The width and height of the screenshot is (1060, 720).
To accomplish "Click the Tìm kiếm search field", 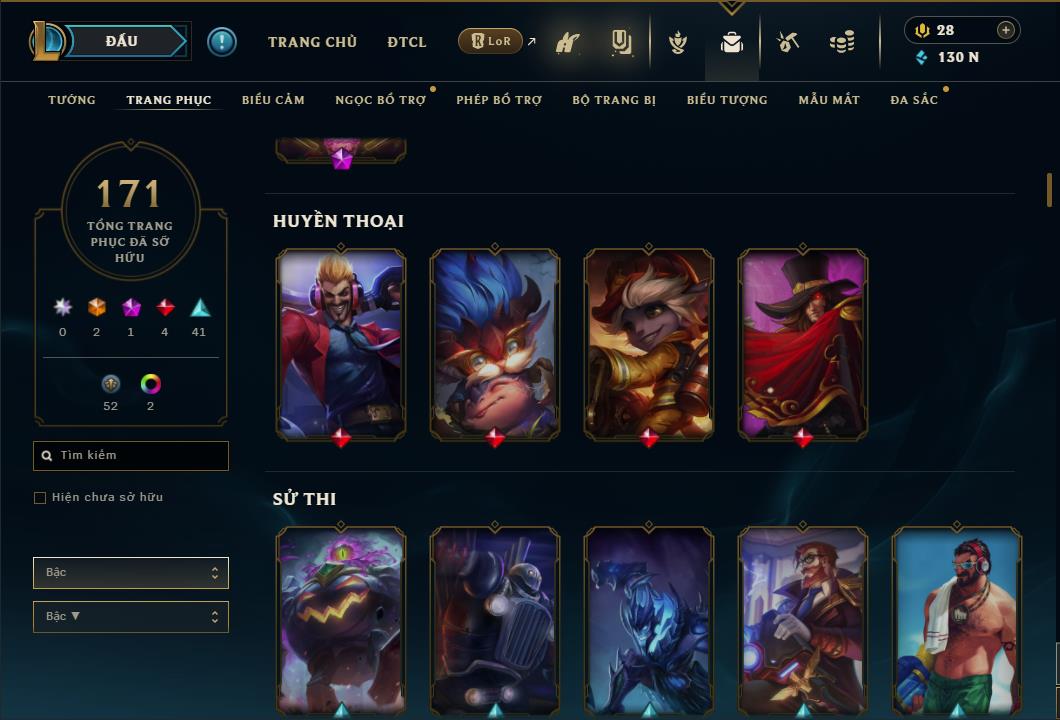I will 131,456.
